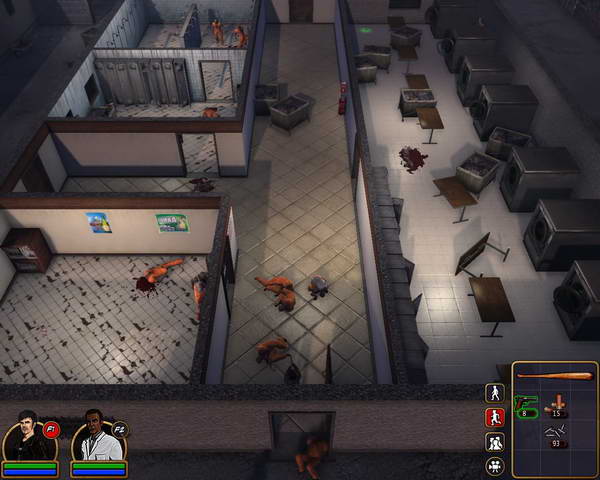The height and width of the screenshot is (480, 600).
Task: Select the dark-haired character portrait
Action: coord(25,436)
